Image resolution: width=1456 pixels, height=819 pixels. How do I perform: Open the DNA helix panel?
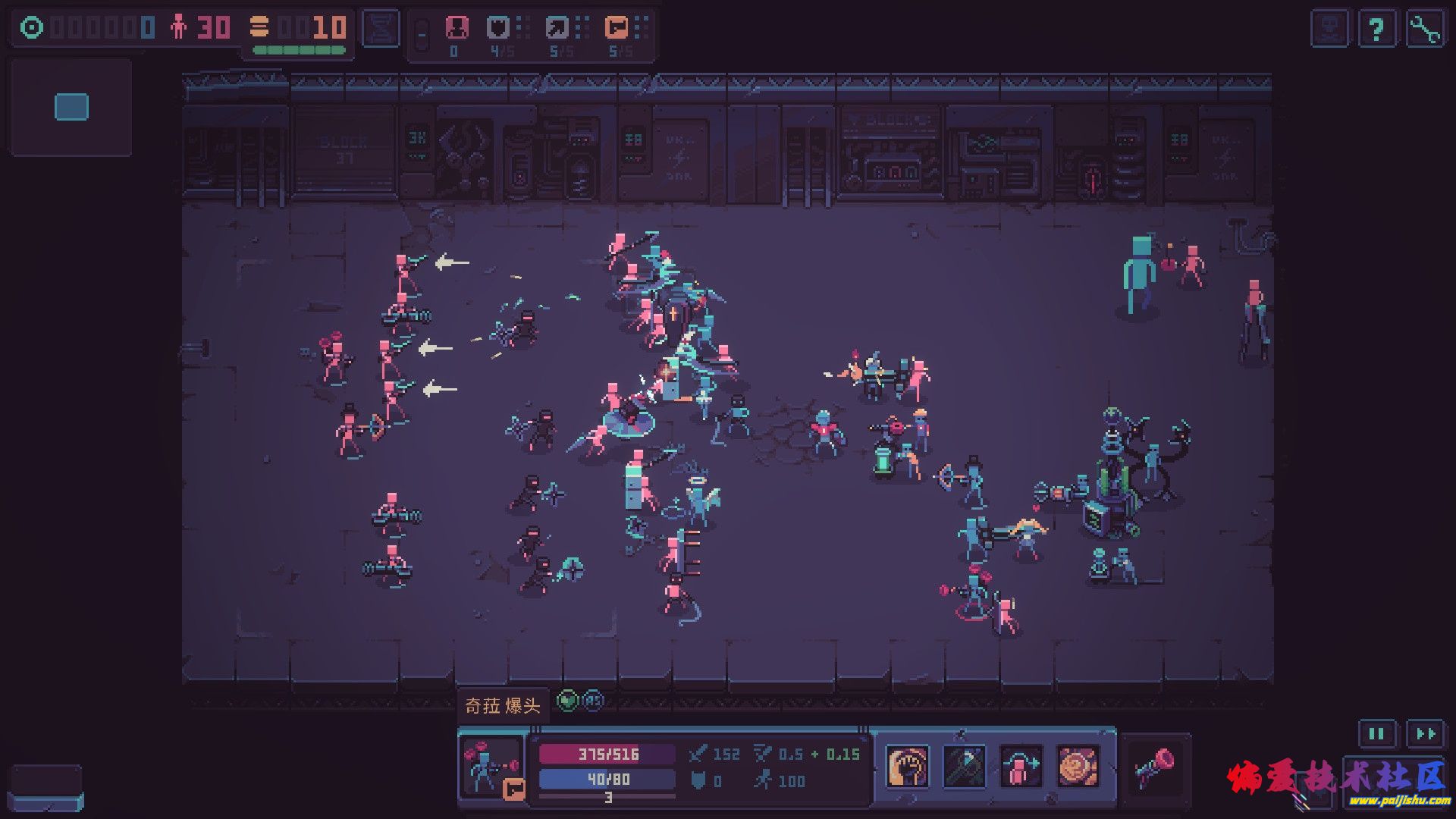coord(381,29)
